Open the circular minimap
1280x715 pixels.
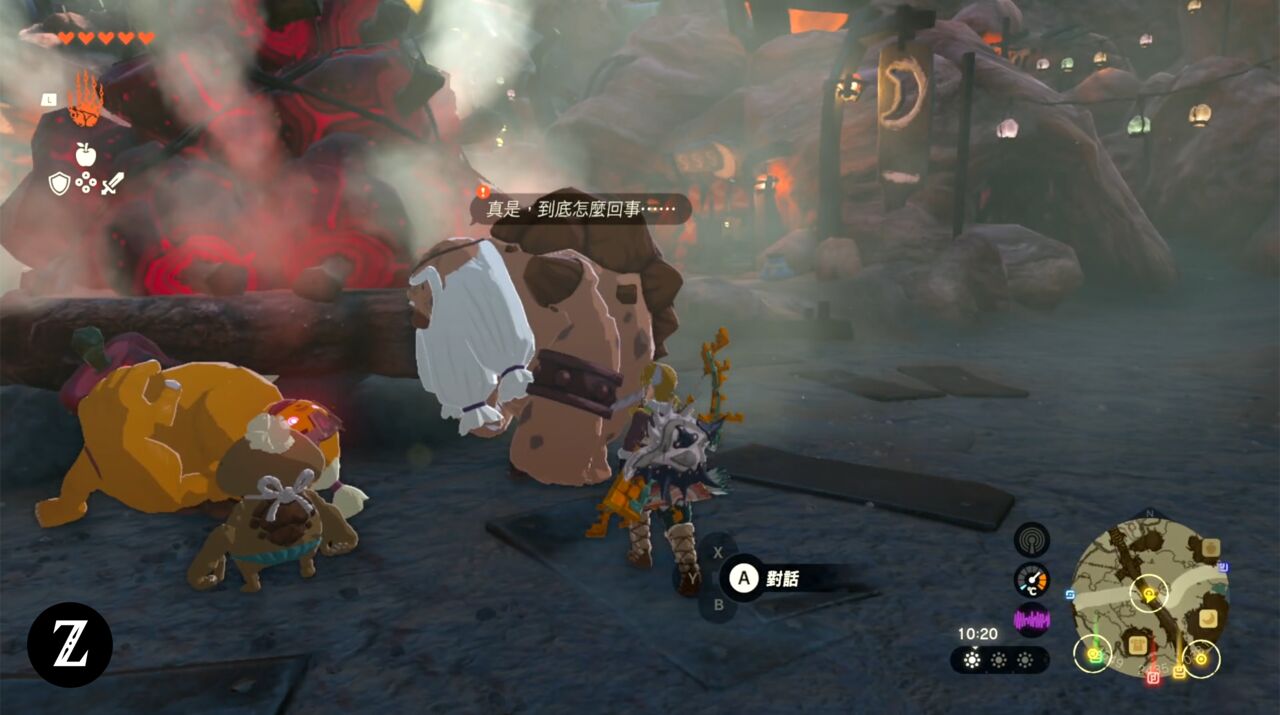coord(1149,598)
